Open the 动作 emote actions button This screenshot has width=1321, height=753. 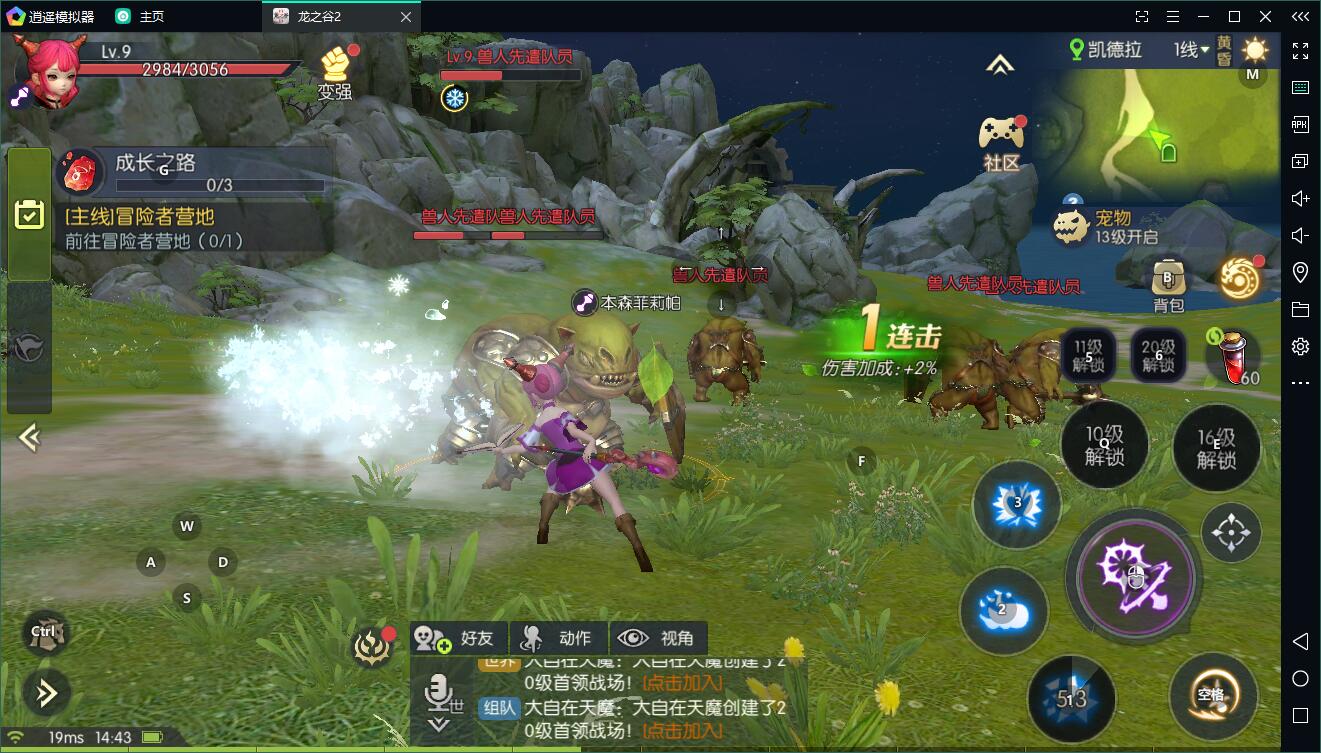click(x=559, y=638)
